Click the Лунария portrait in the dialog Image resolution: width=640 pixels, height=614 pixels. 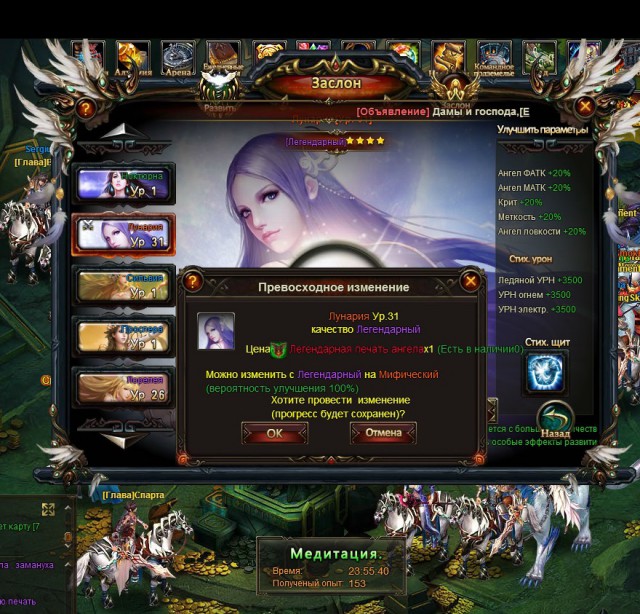click(x=216, y=331)
